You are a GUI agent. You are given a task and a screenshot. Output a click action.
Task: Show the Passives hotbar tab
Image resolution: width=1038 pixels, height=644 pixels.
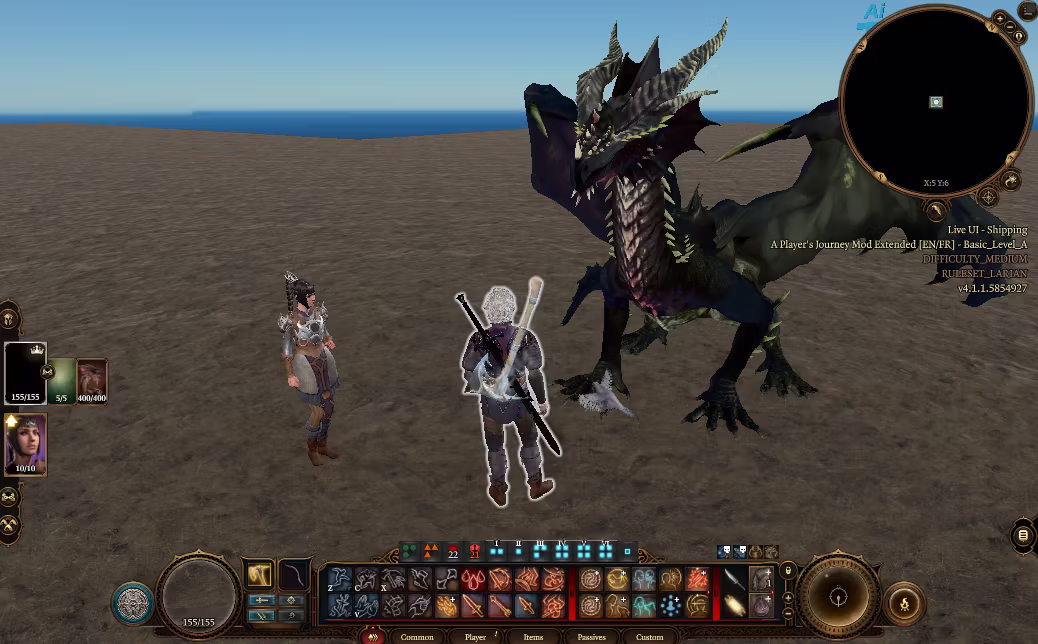[591, 637]
